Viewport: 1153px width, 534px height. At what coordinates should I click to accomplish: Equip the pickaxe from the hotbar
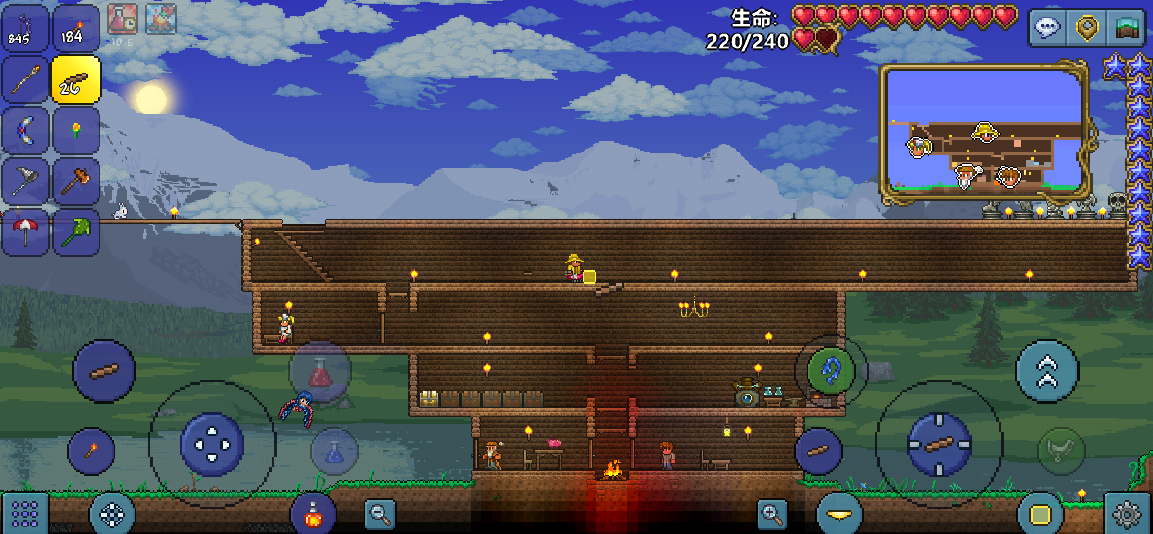coord(24,182)
